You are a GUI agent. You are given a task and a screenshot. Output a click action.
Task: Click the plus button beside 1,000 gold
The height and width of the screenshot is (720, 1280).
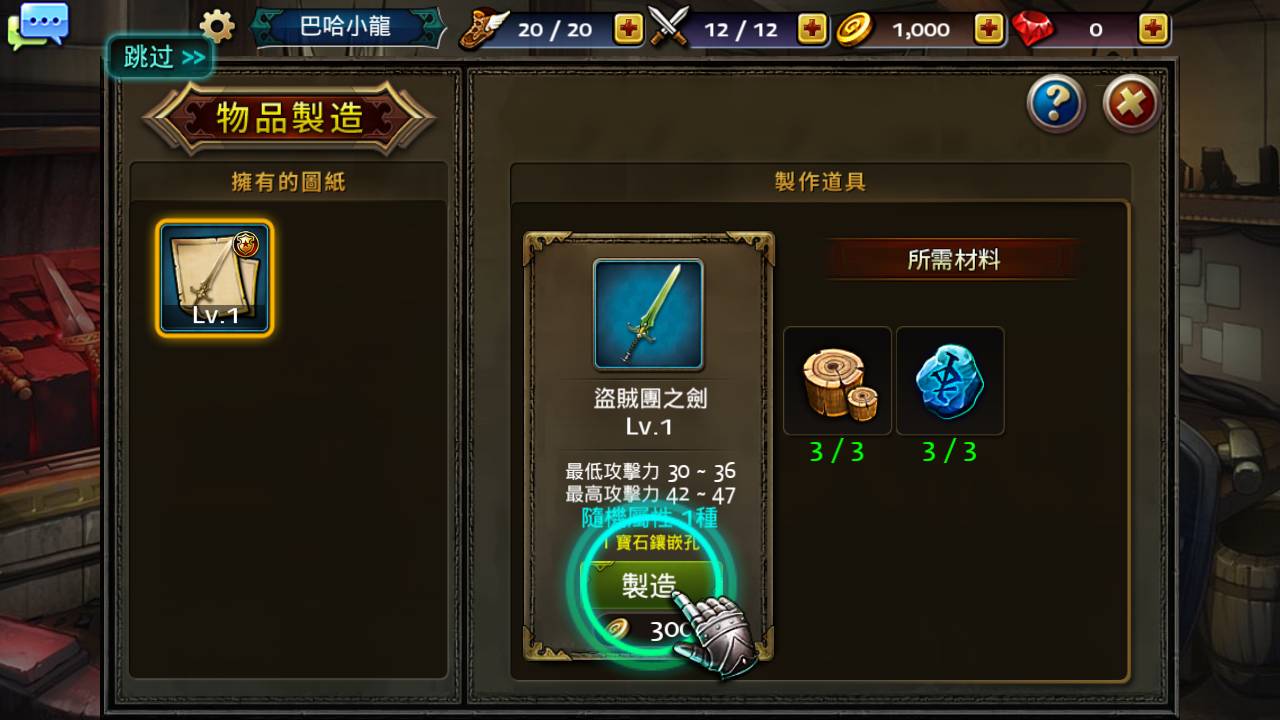(x=986, y=29)
